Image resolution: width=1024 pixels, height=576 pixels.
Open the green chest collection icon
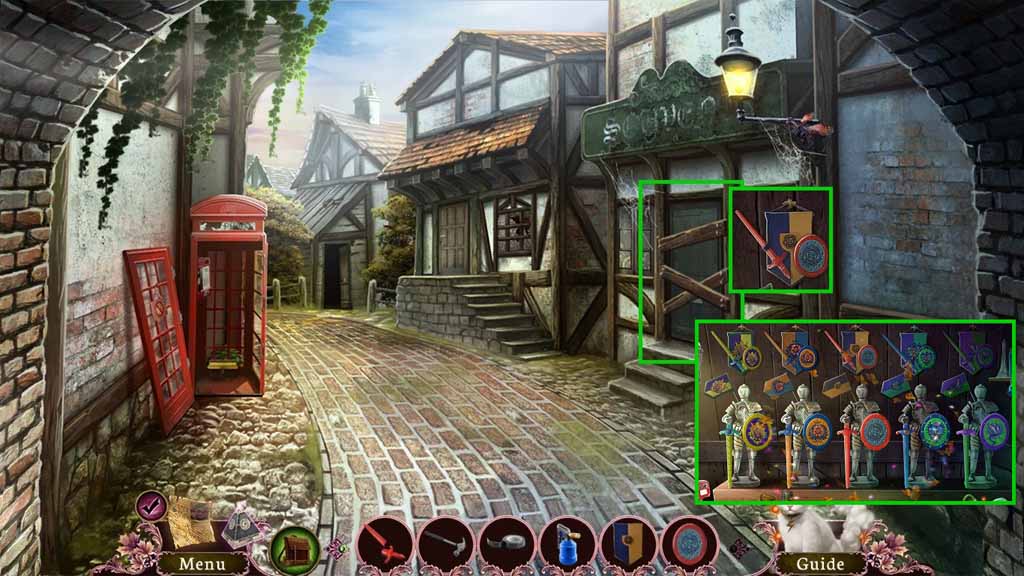pyautogui.click(x=296, y=548)
